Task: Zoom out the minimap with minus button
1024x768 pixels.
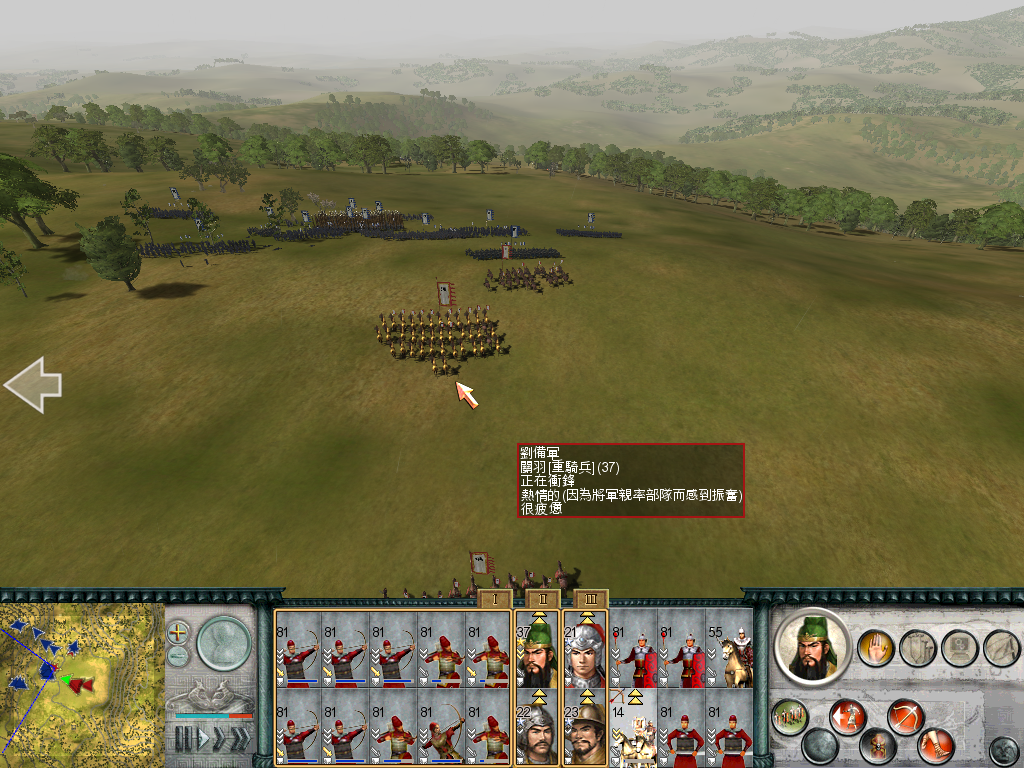Action: coord(178,656)
